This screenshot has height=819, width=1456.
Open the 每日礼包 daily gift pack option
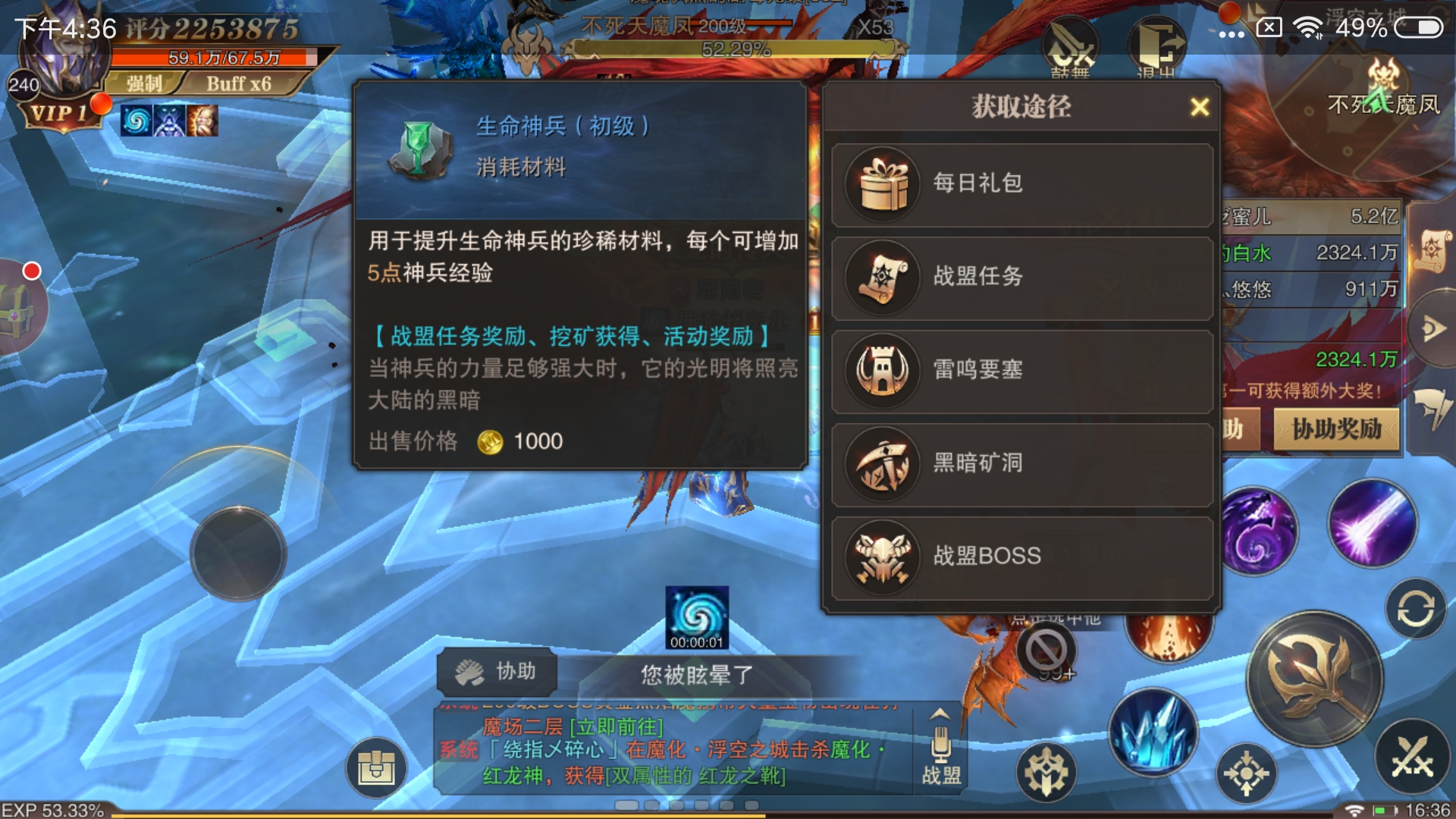coord(1020,184)
